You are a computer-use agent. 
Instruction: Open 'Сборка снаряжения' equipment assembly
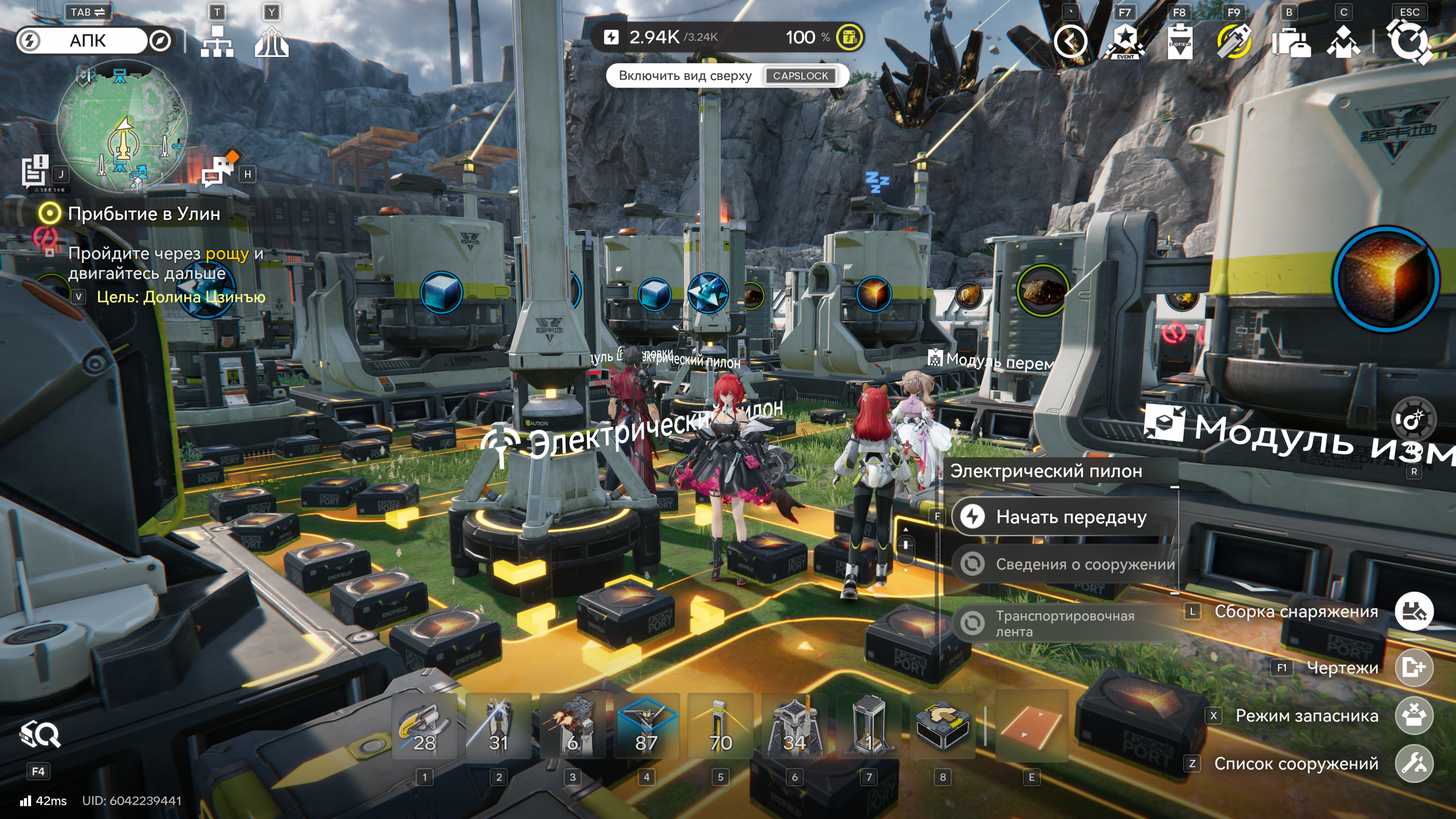pyautogui.click(x=1414, y=611)
